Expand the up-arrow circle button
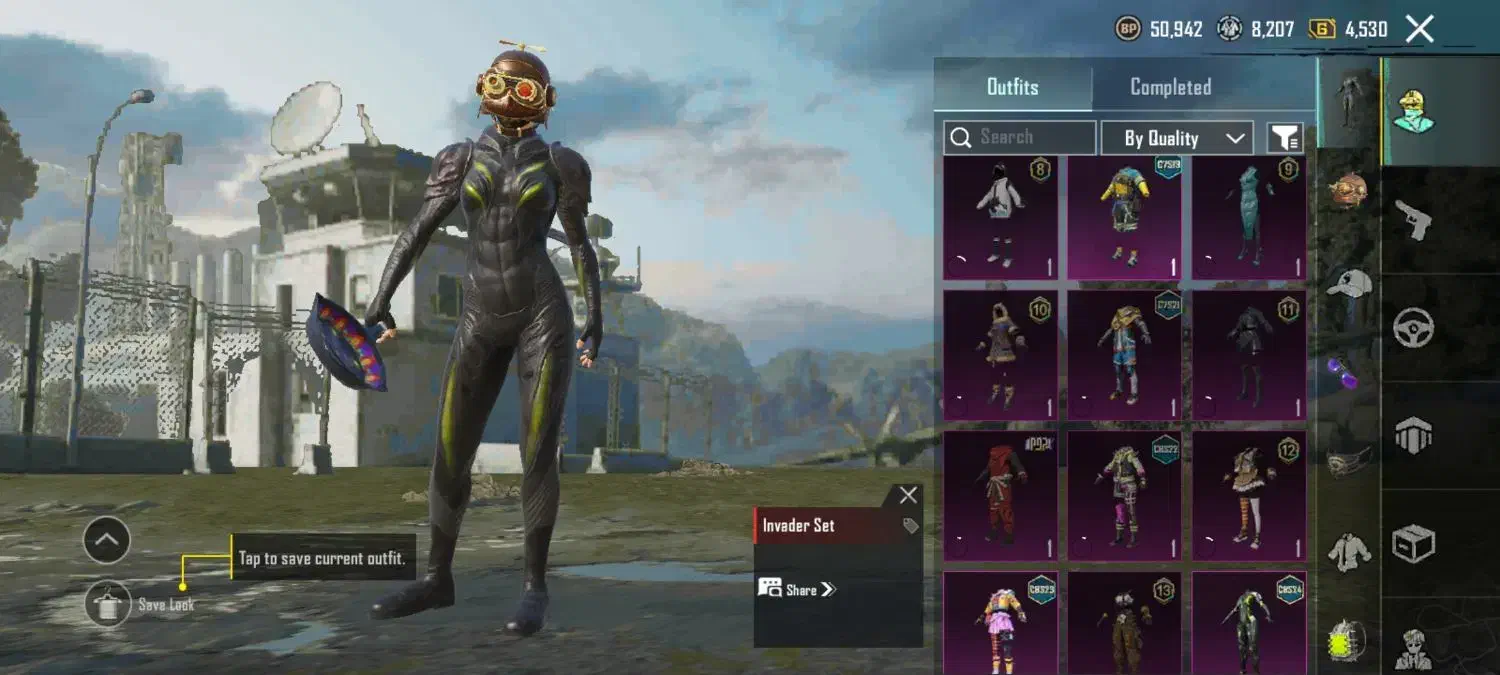This screenshot has height=675, width=1500. coord(107,541)
